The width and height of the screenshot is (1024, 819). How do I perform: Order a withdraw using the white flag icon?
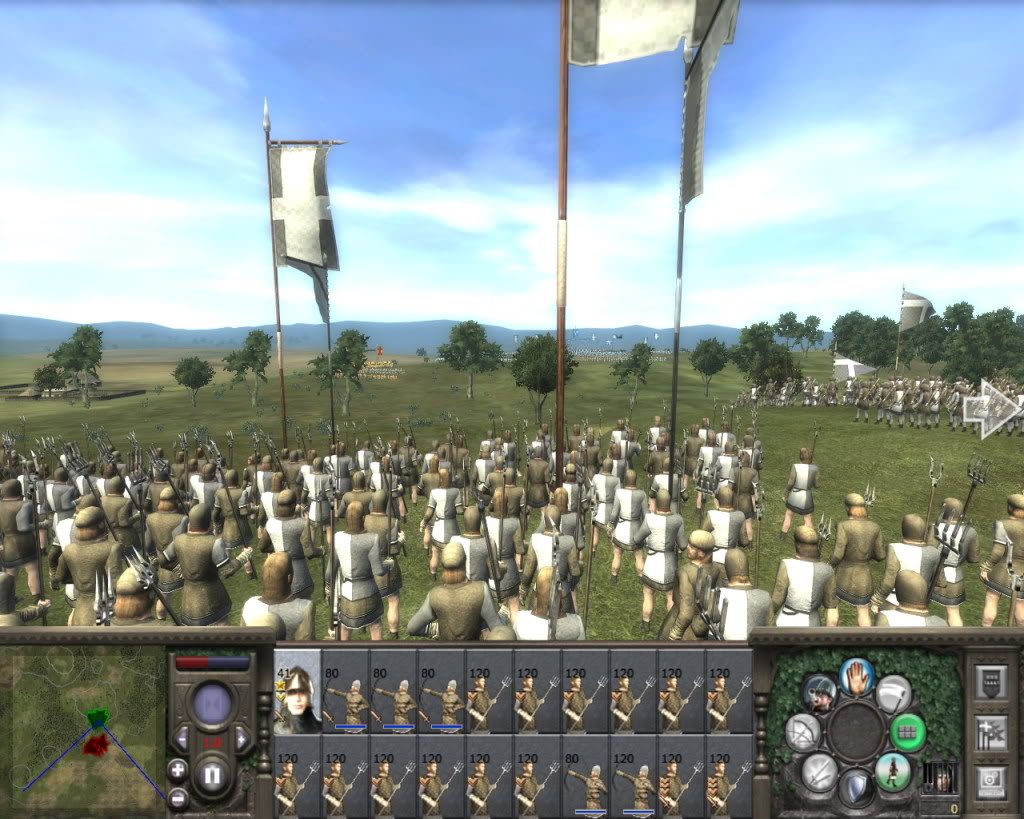point(893,693)
